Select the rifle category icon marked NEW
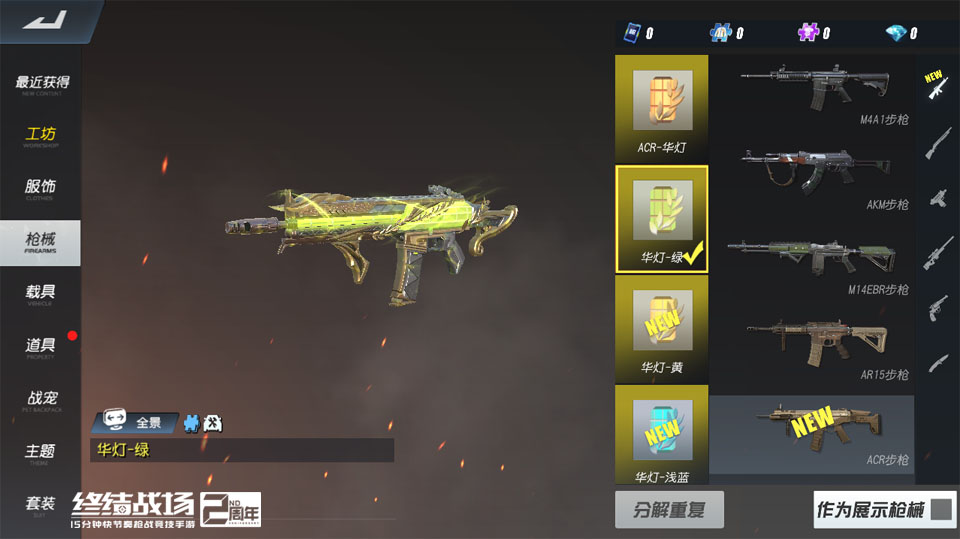The height and width of the screenshot is (539, 960). (x=937, y=85)
